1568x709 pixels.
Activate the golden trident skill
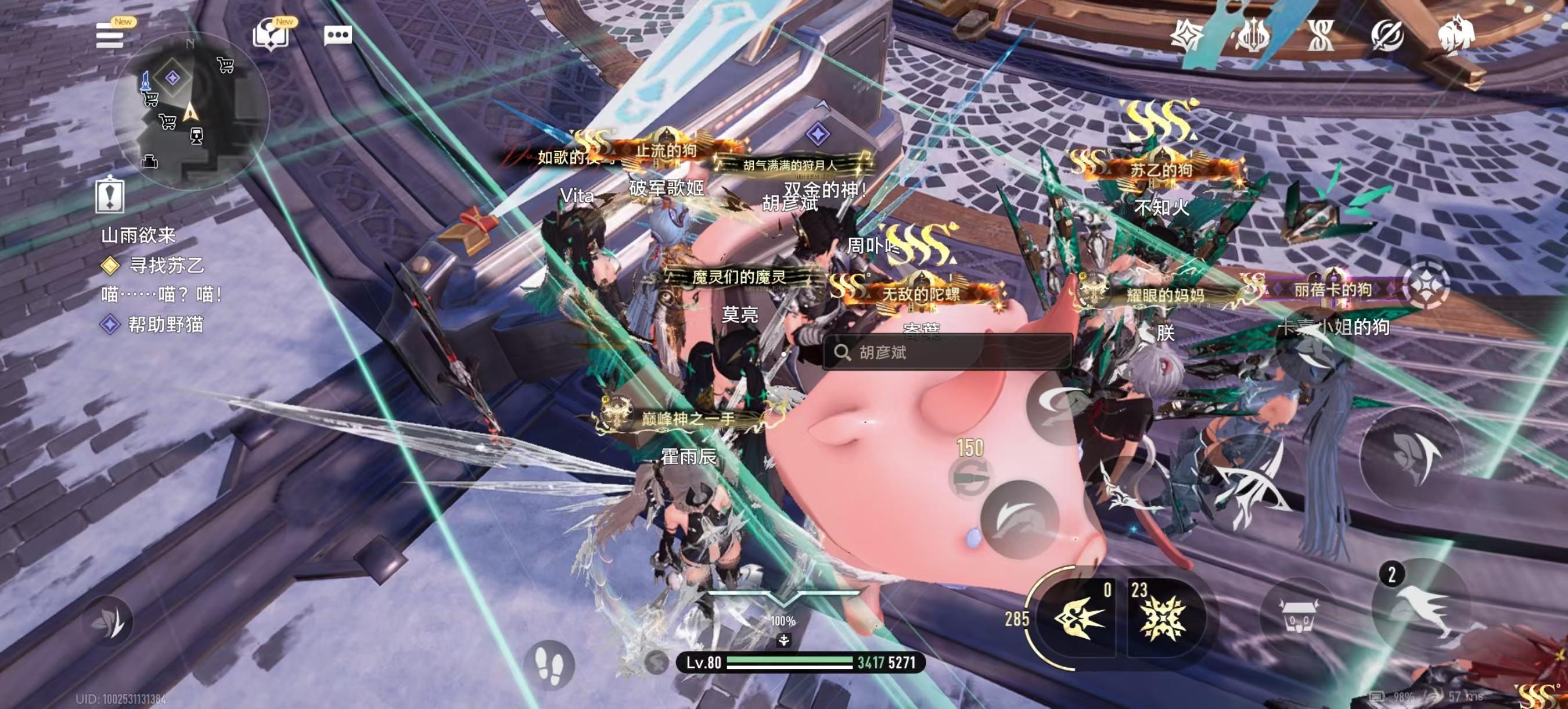(1074, 618)
